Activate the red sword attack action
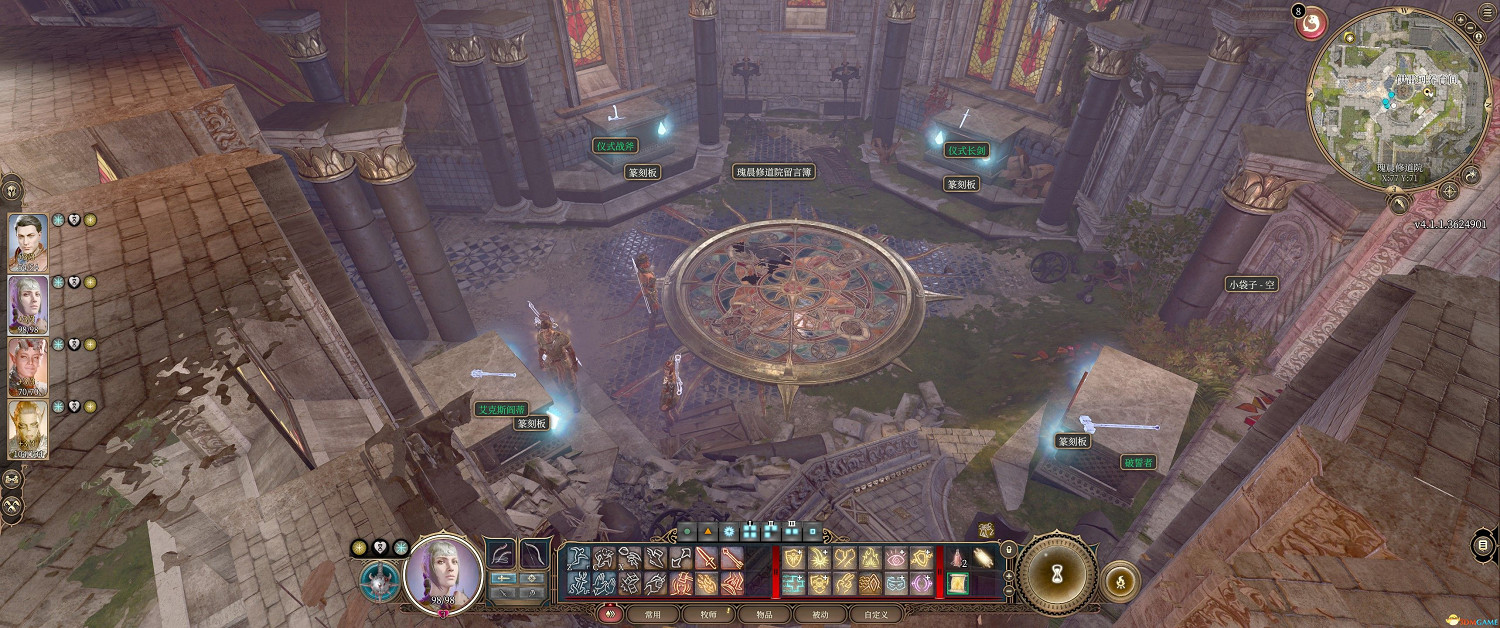Viewport: 1500px width, 628px height. 707,558
